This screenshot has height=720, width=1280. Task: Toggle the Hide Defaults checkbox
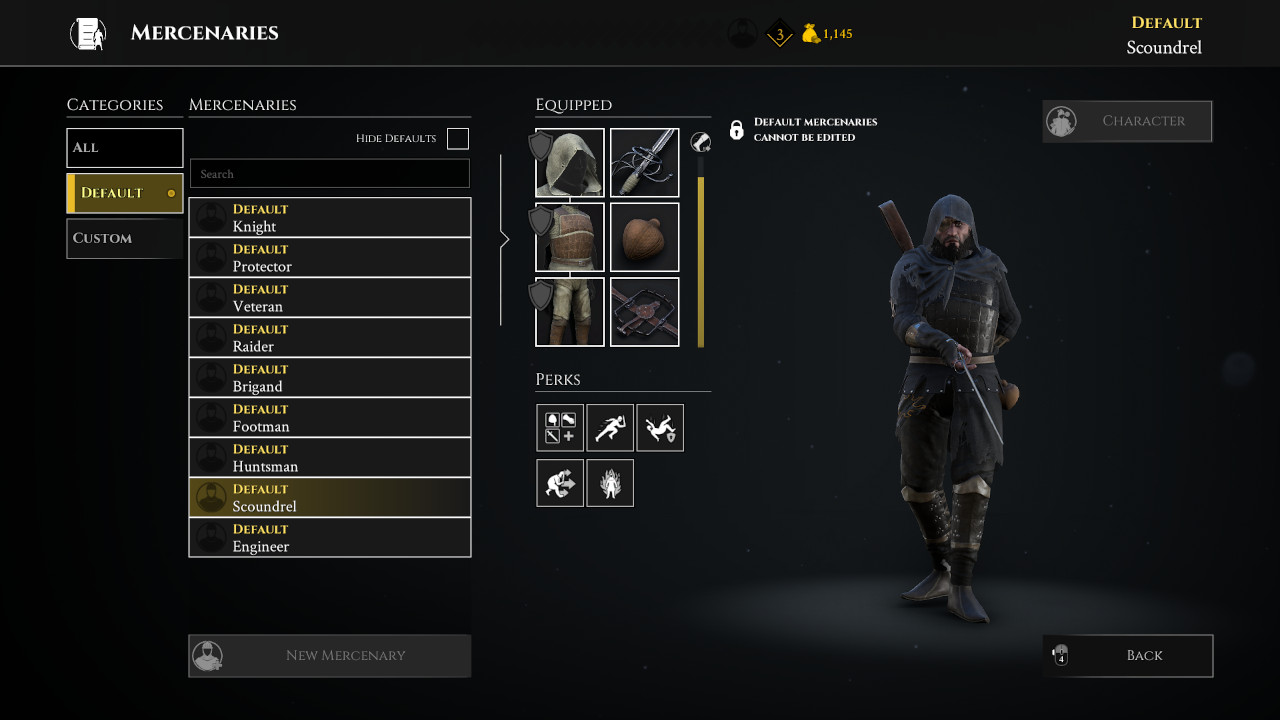point(458,139)
